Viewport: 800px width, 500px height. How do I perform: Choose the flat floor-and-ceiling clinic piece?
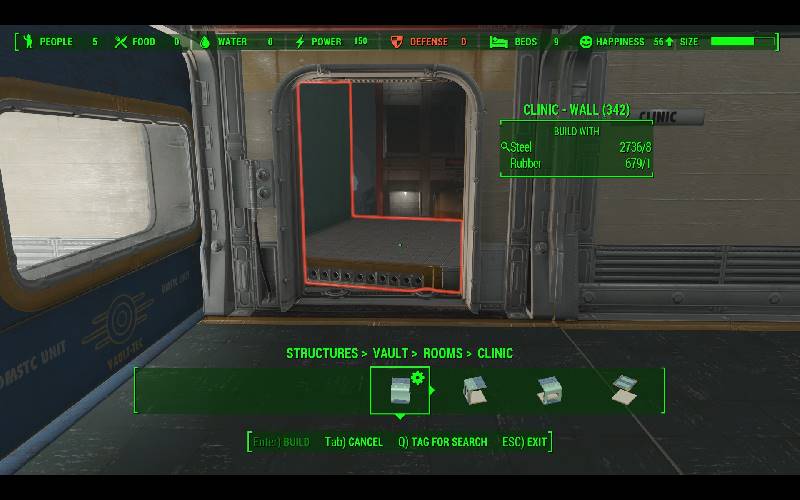pyautogui.click(x=626, y=390)
